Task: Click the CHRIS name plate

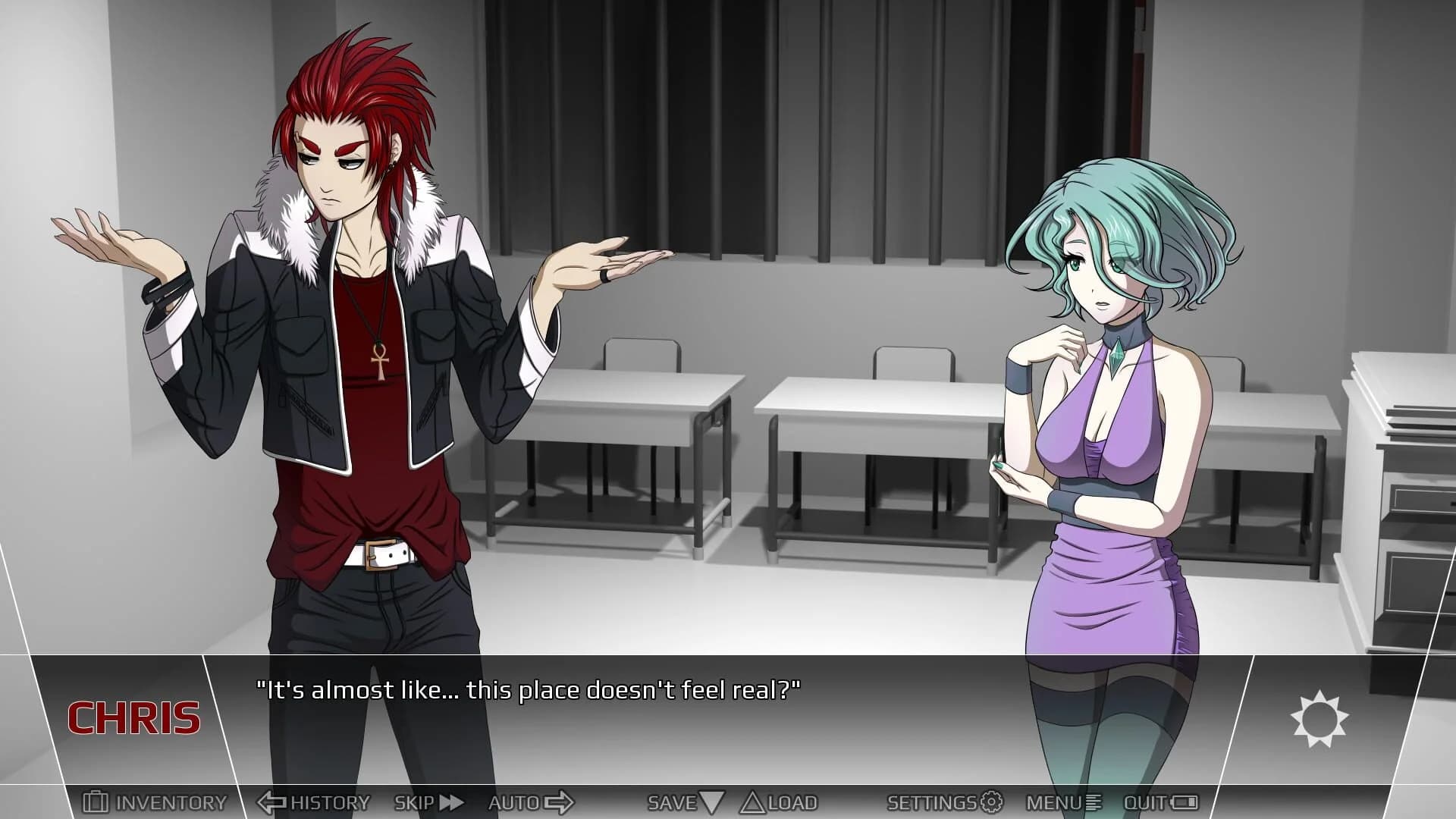Action: coord(136,717)
